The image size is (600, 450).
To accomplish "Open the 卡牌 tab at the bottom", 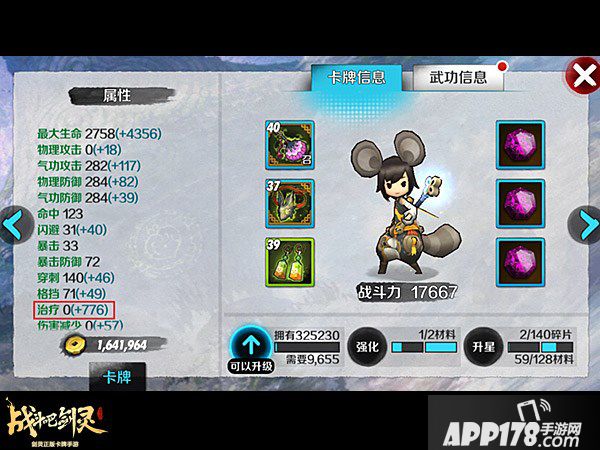I will click(118, 377).
